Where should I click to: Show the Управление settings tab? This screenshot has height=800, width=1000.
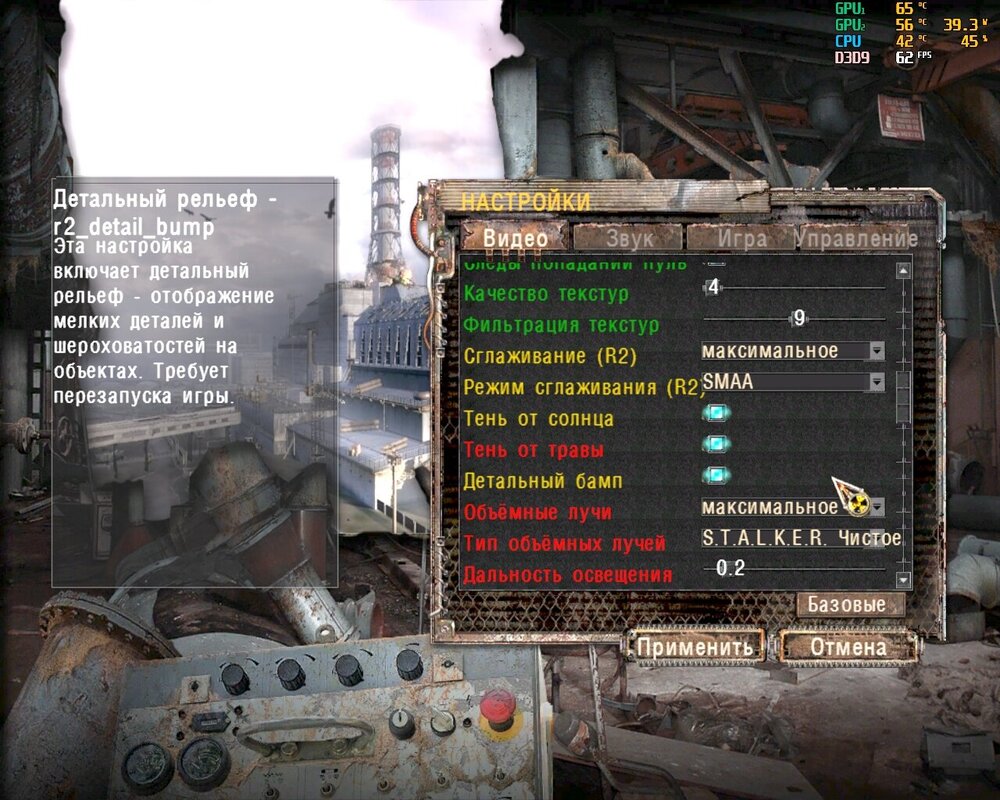[856, 238]
